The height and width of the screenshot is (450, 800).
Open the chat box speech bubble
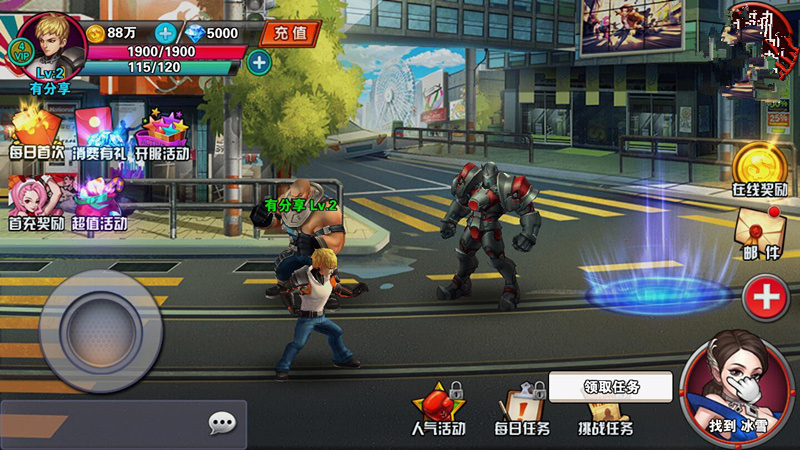(x=221, y=423)
